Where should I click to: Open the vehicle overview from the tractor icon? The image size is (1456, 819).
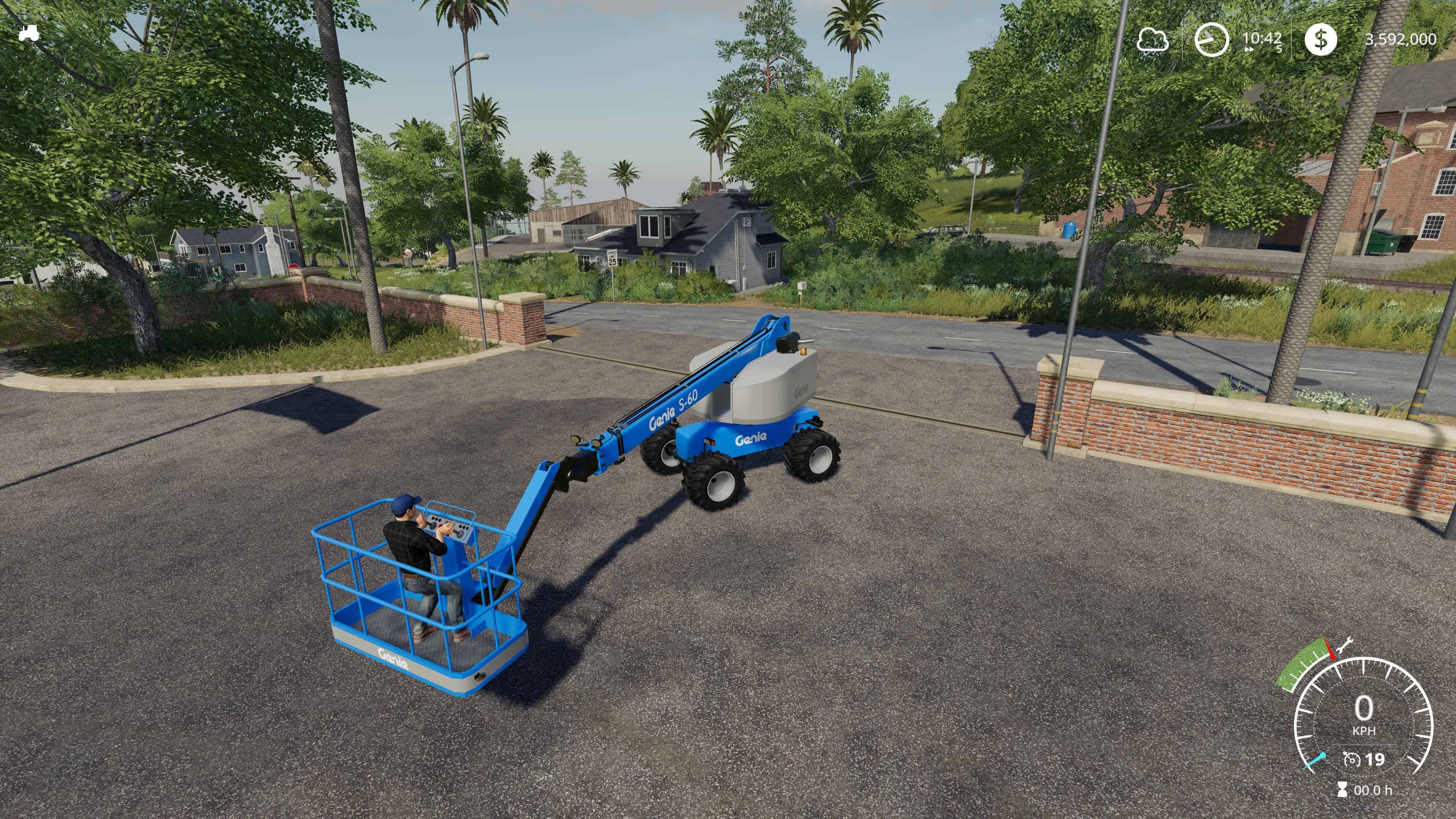click(x=30, y=34)
